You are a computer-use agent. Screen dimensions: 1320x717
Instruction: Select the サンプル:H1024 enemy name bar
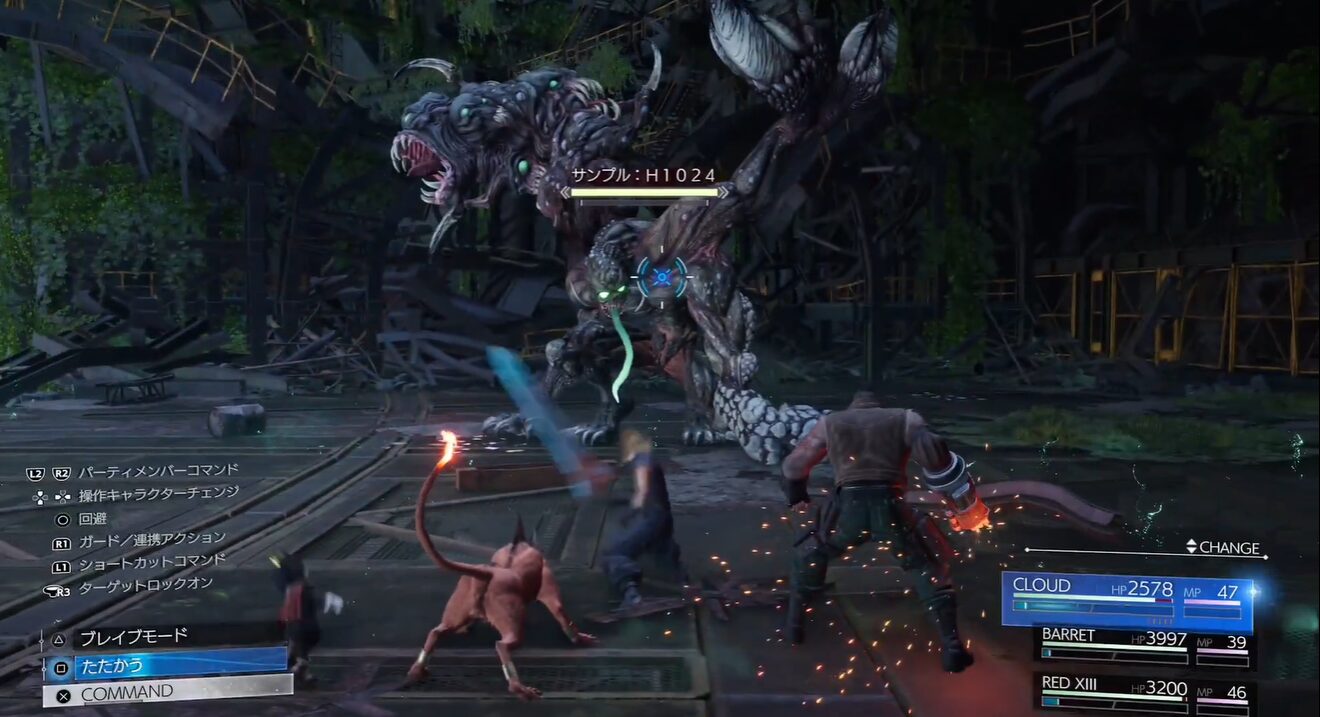pyautogui.click(x=644, y=182)
